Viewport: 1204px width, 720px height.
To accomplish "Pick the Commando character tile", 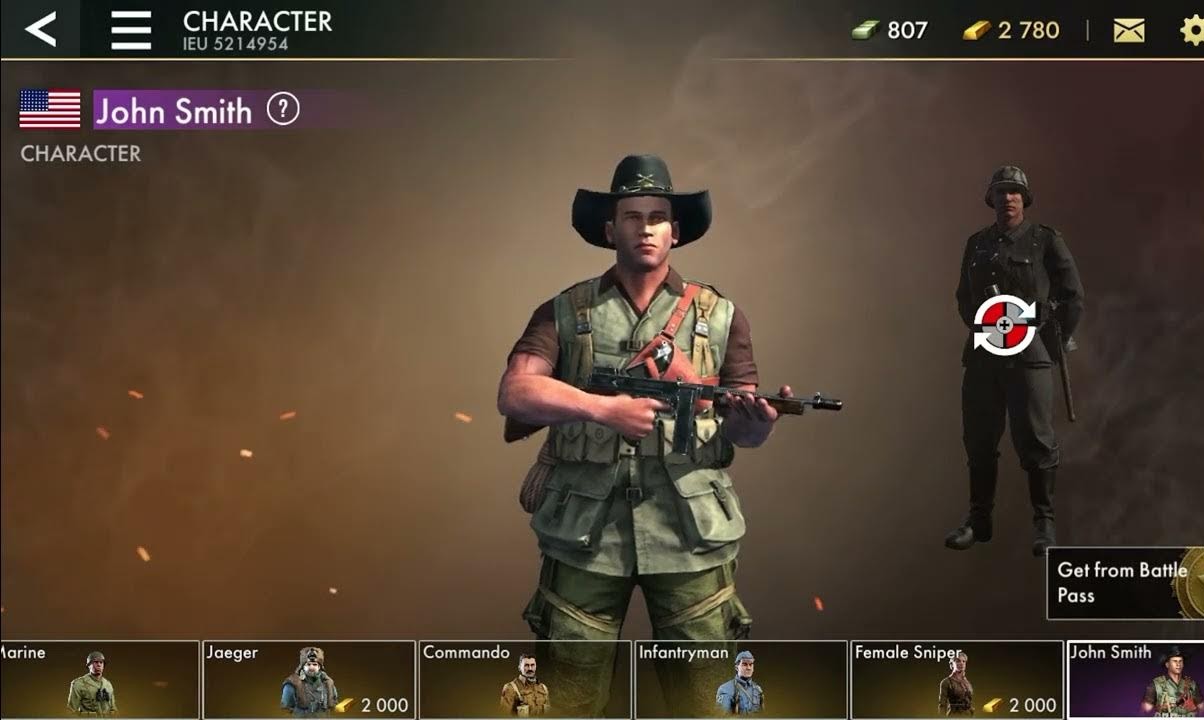I will pos(525,679).
